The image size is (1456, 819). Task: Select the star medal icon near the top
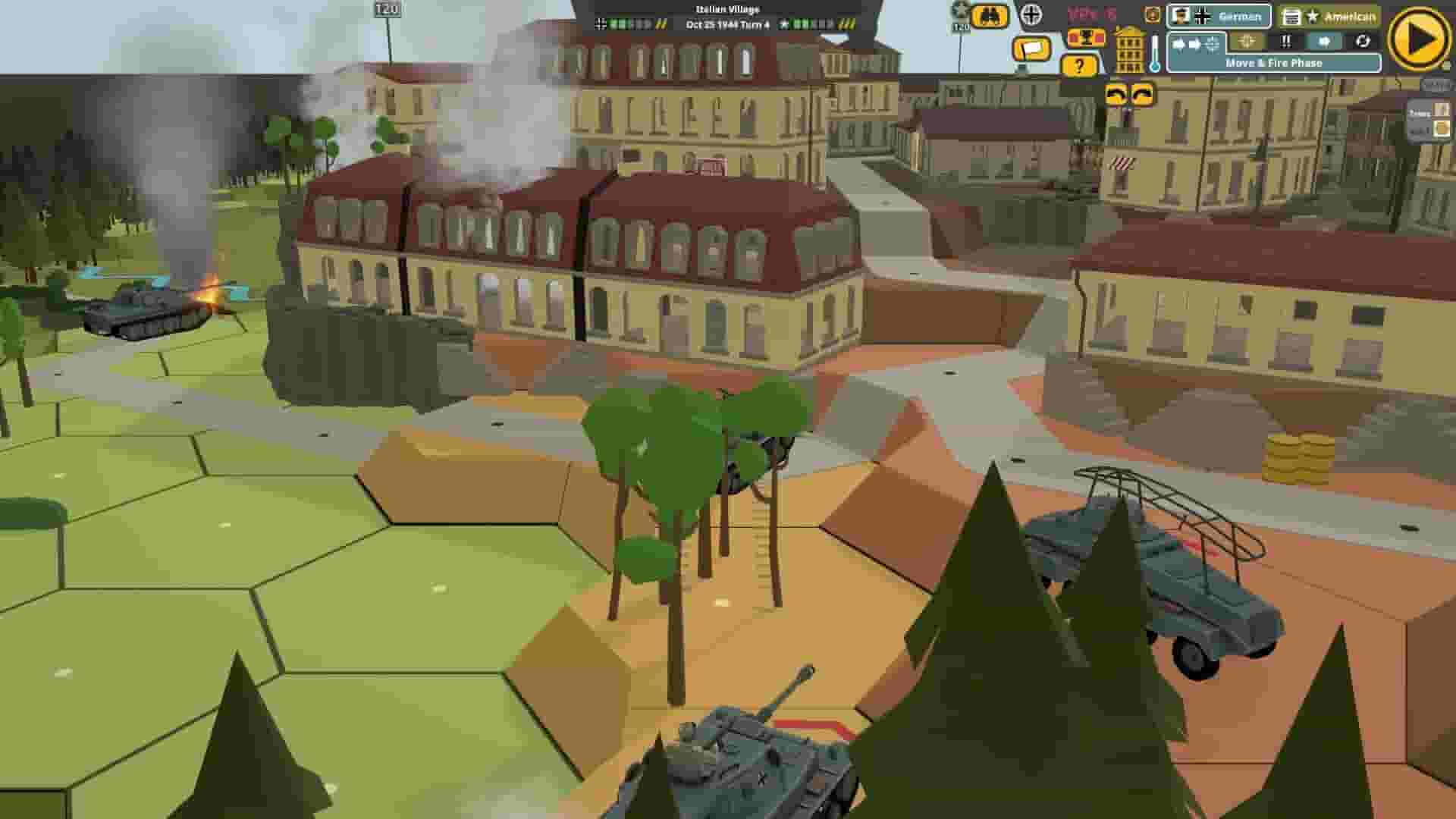961,11
